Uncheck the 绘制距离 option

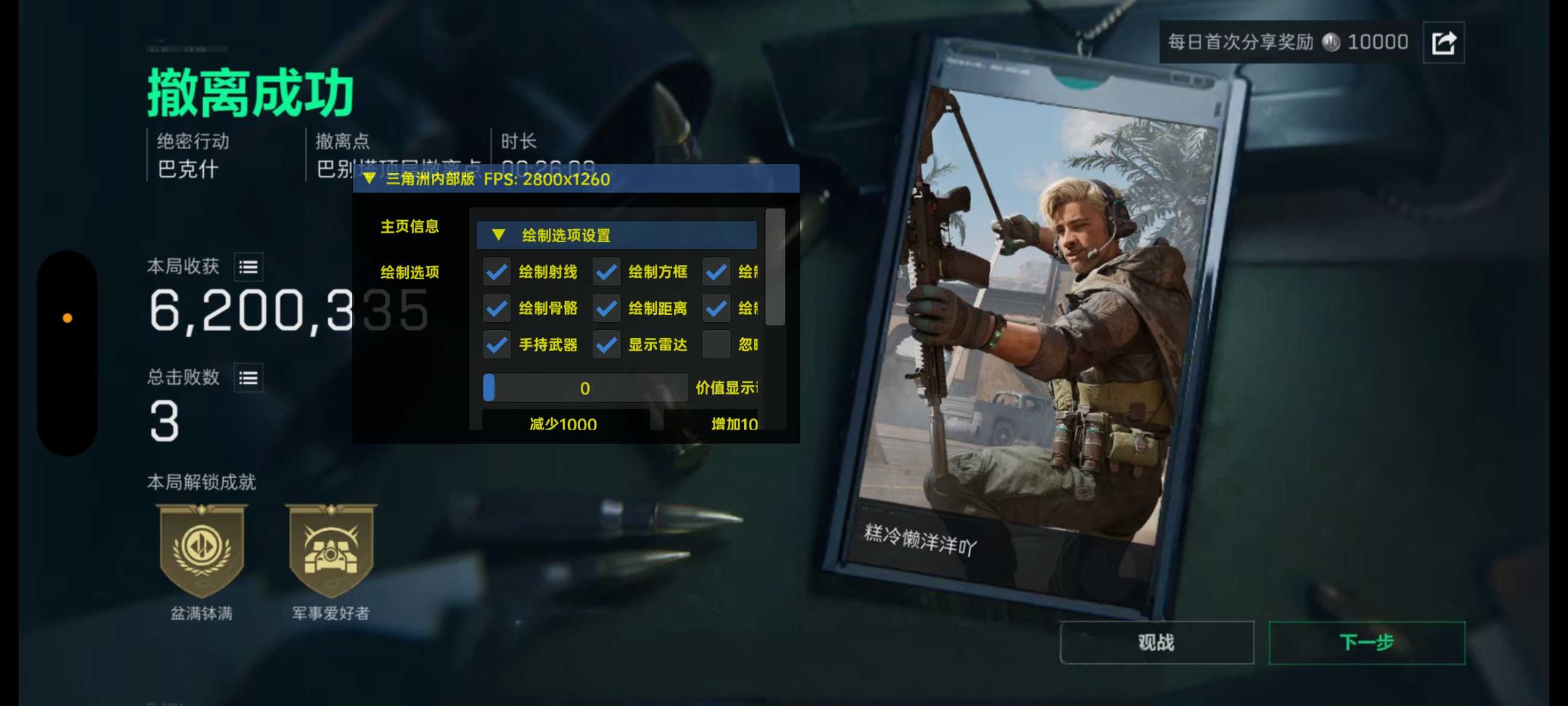coord(606,308)
